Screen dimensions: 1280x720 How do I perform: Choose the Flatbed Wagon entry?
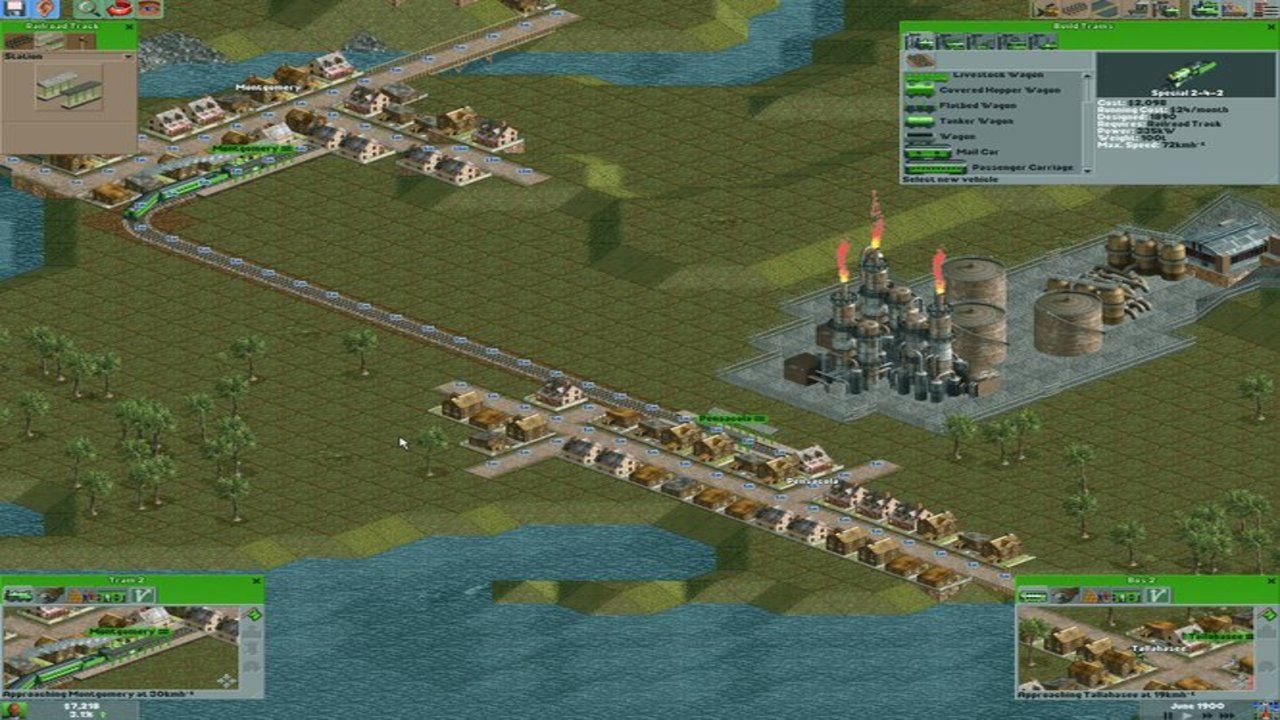pyautogui.click(x=976, y=105)
